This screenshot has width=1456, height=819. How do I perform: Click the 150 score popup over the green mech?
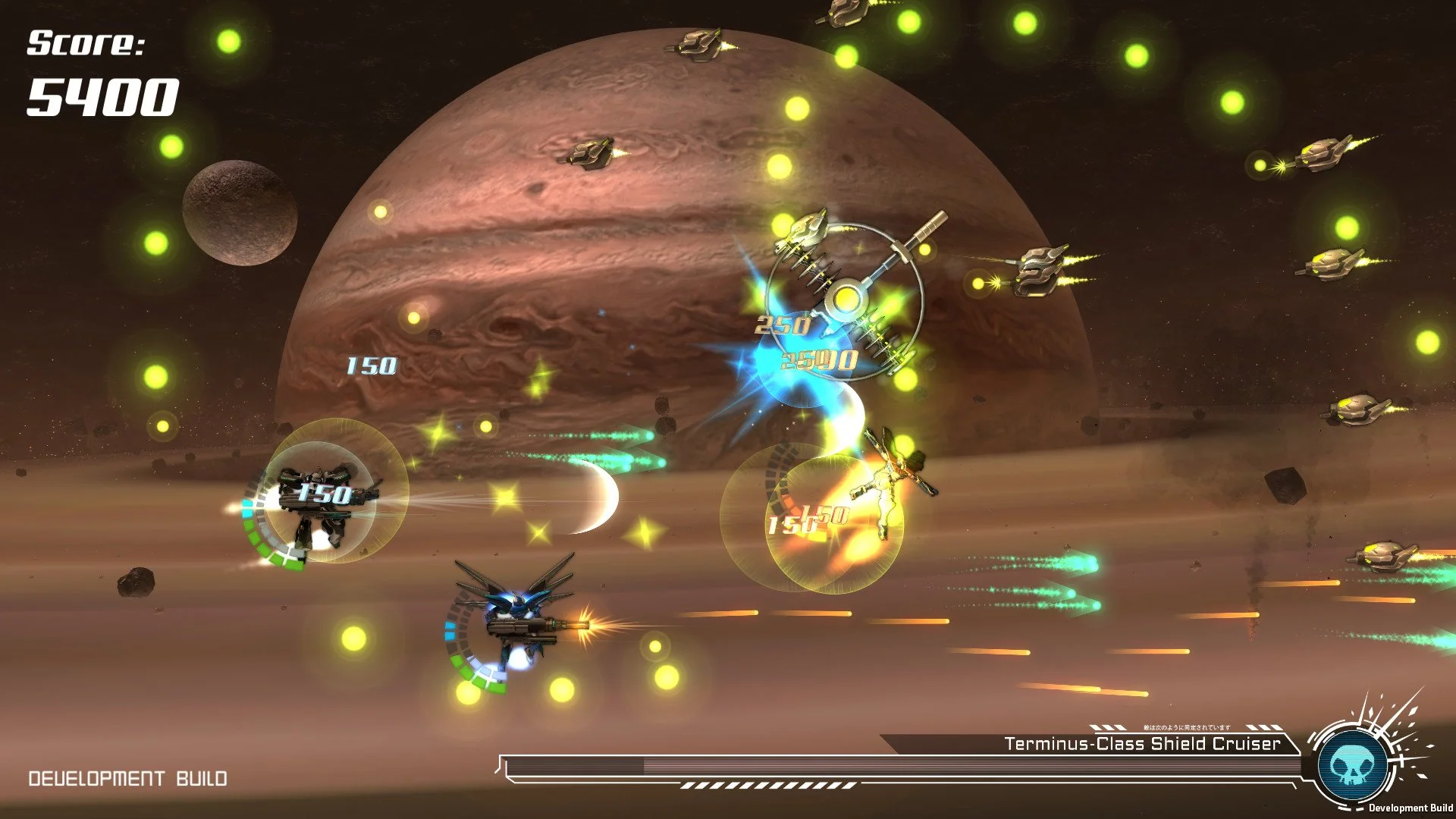(325, 494)
